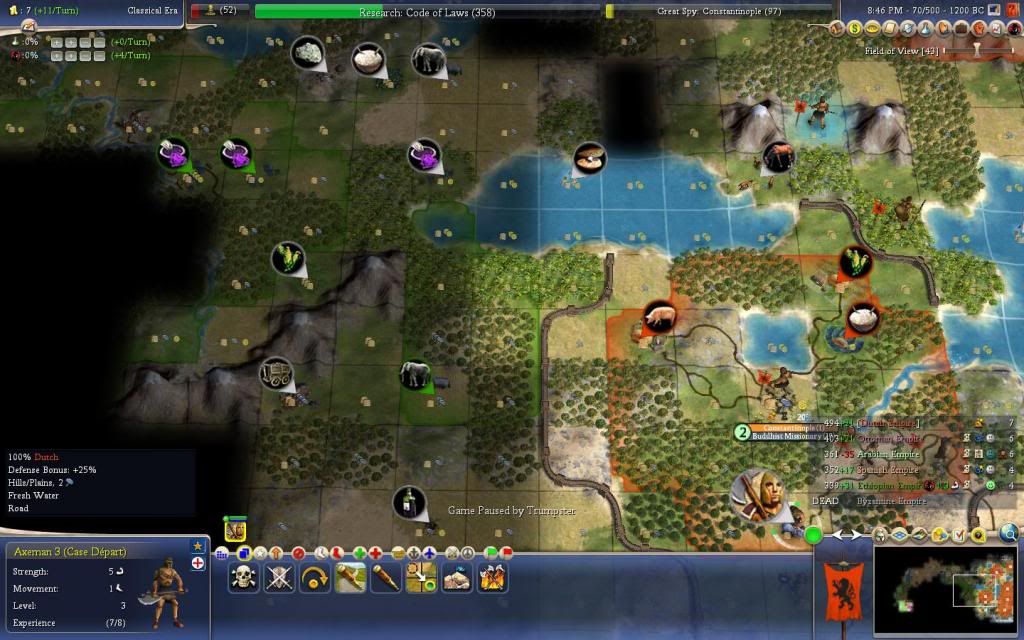Choose the green plus Heal promotion icon
This screenshot has width=1024, height=640.
click(x=359, y=552)
